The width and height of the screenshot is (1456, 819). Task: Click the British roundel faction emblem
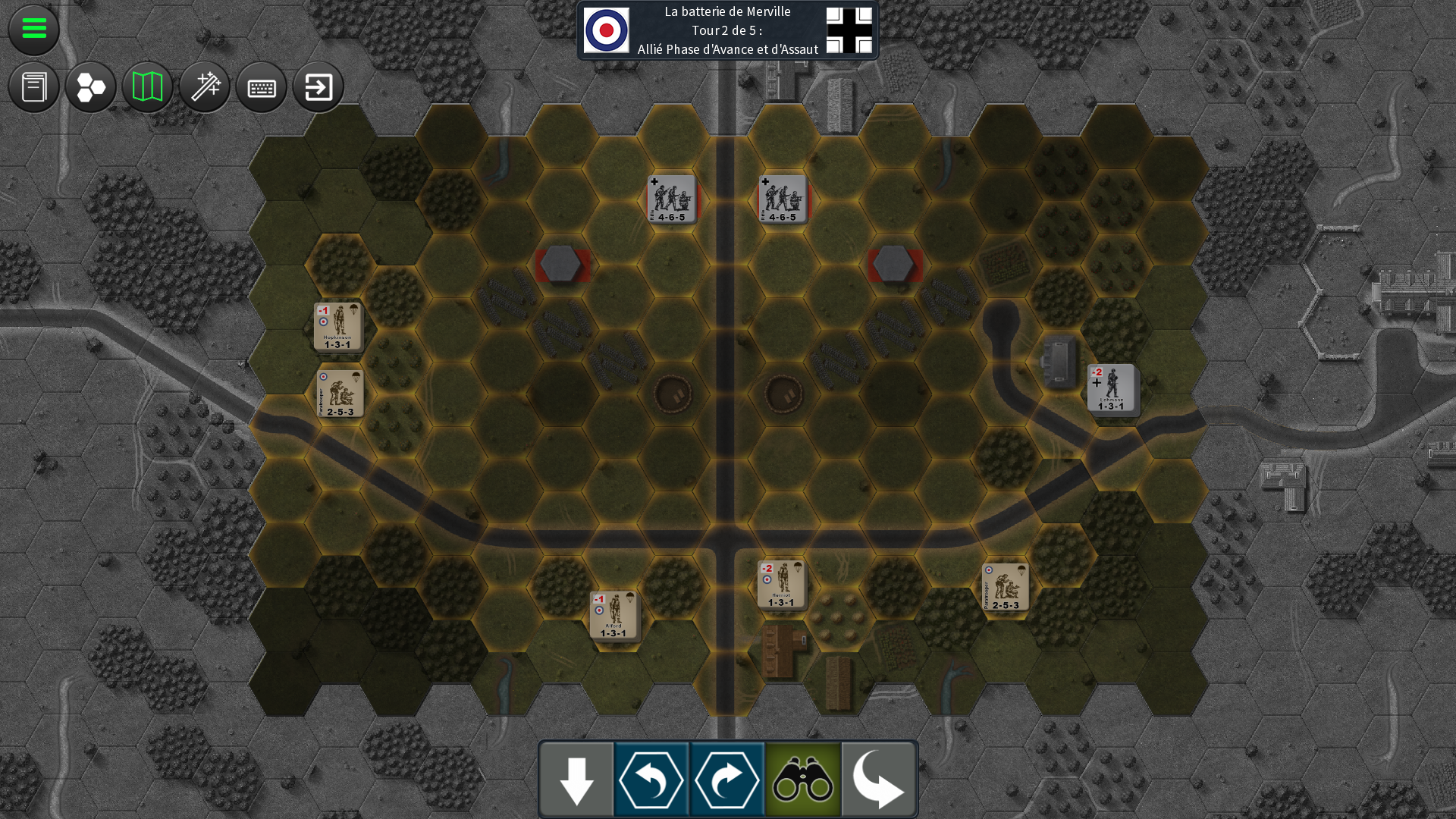(607, 30)
